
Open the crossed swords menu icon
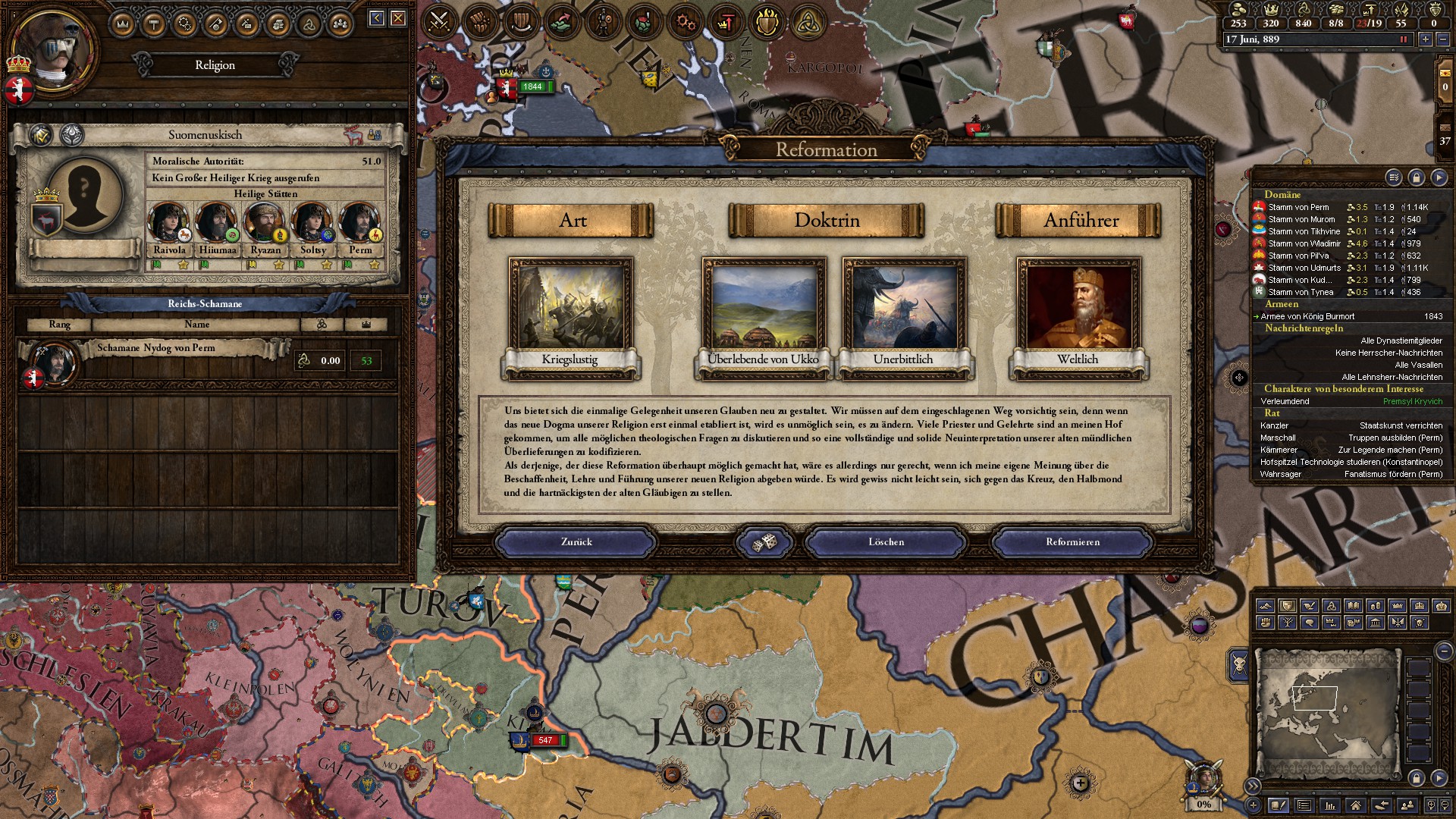coord(439,23)
